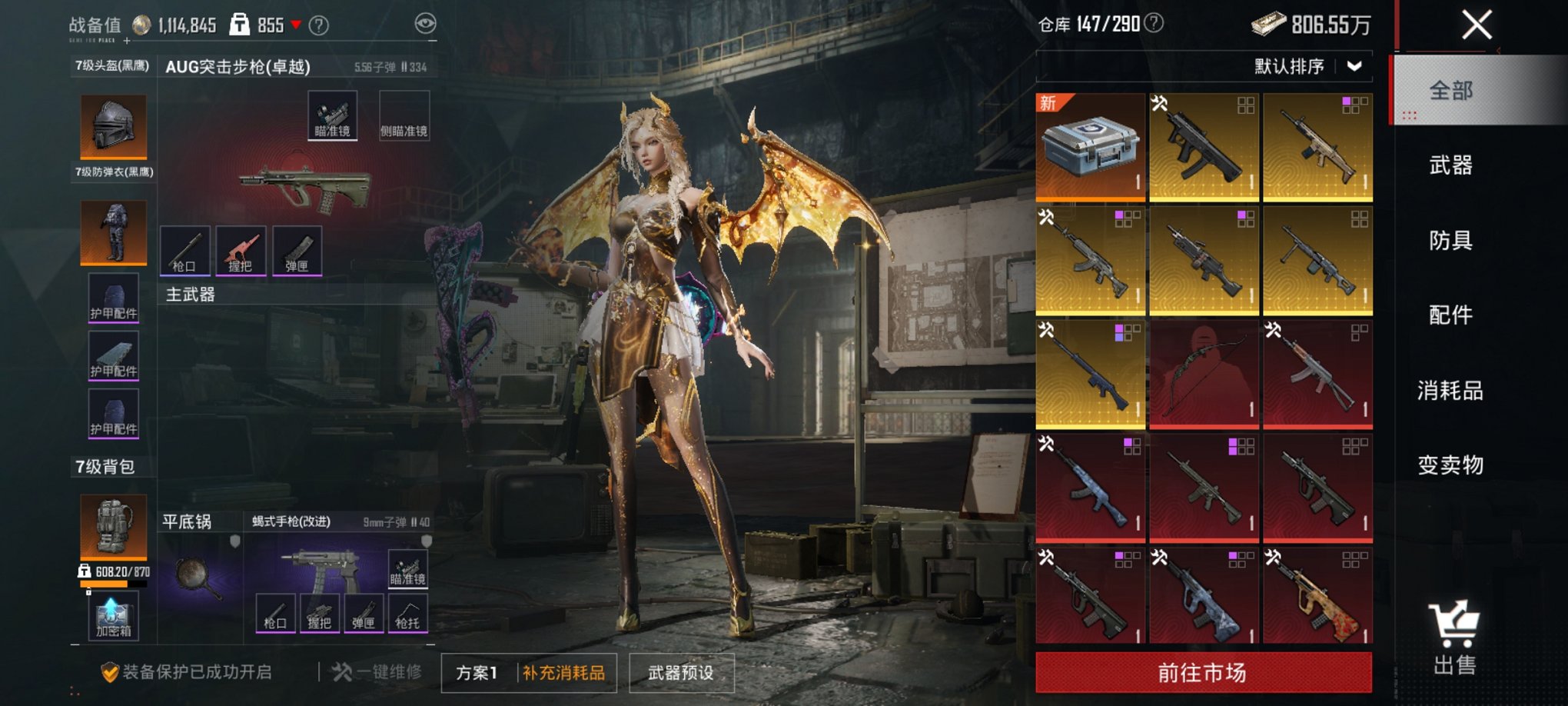Image resolution: width=1568 pixels, height=706 pixels.
Task: Open the 默认排序 sort dropdown
Action: click(x=1308, y=67)
